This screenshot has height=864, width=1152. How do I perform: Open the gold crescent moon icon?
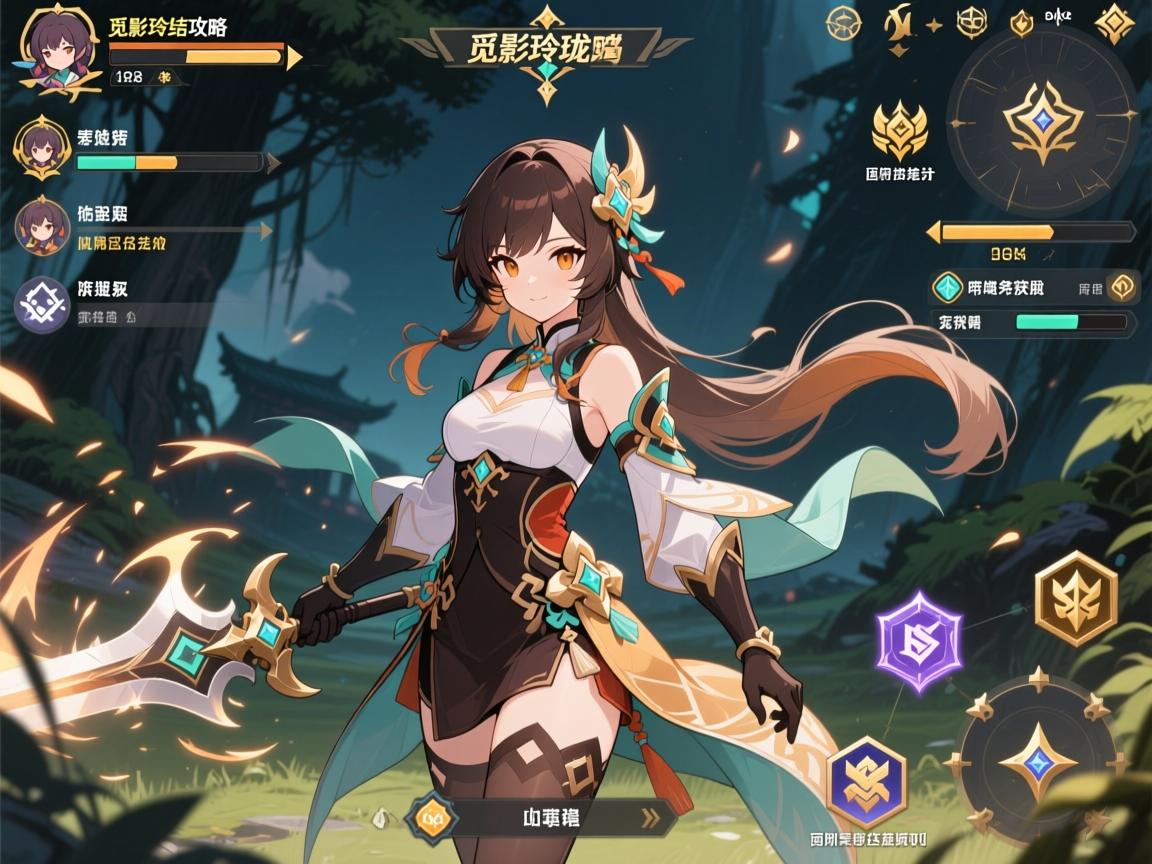pos(897,24)
